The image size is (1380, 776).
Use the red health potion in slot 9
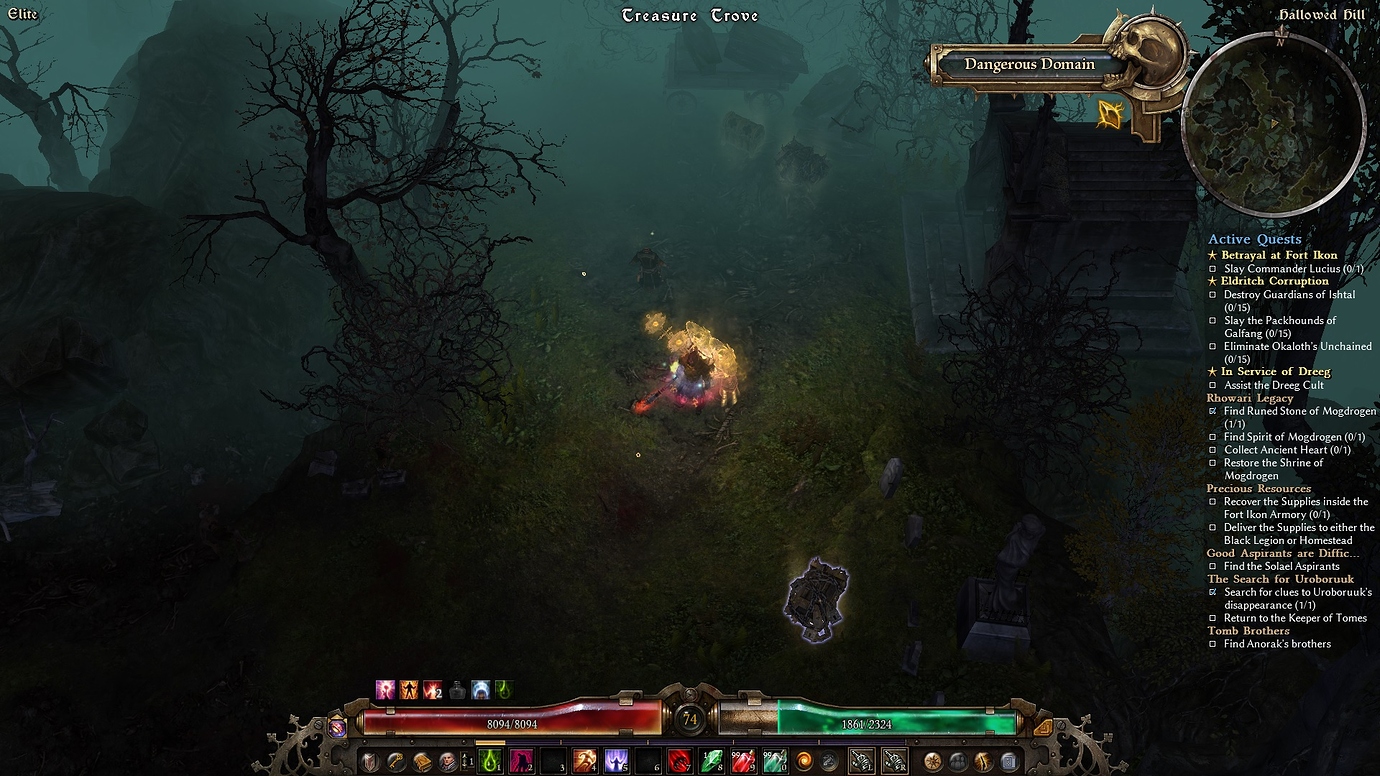tap(743, 760)
